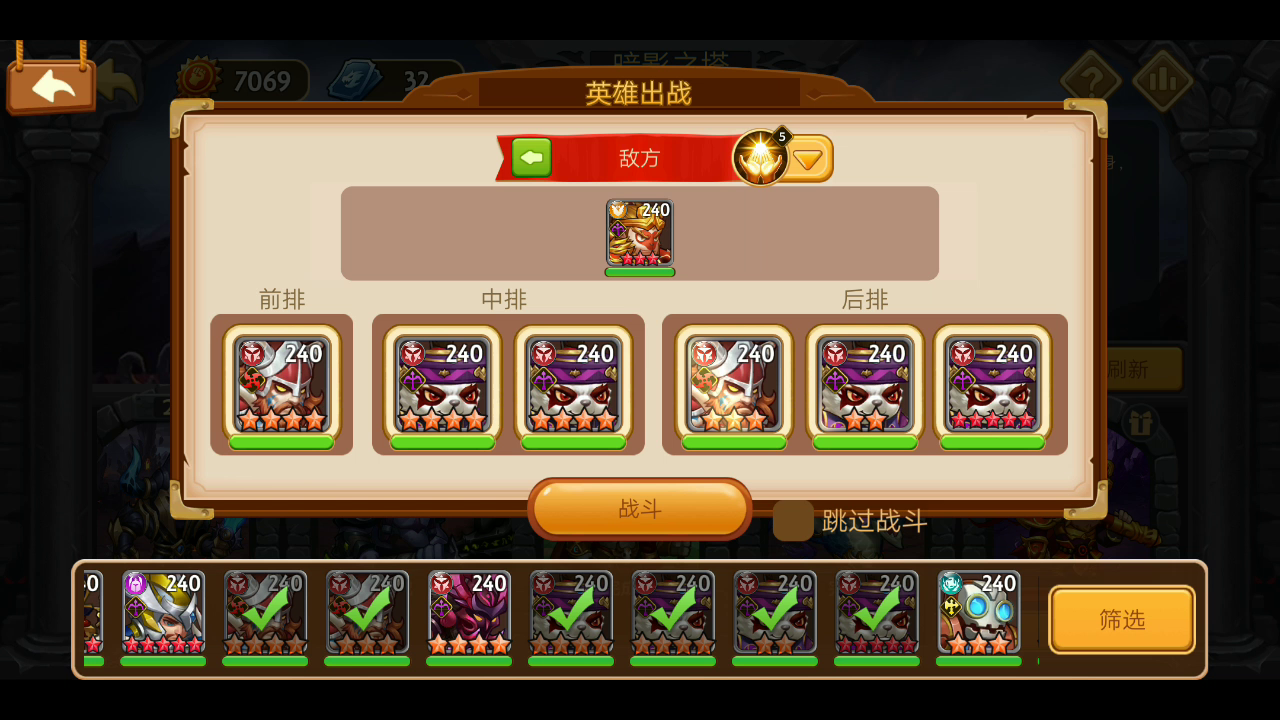Open the yellow dropdown next to the blessing icon
The height and width of the screenshot is (720, 1280).
pos(809,157)
